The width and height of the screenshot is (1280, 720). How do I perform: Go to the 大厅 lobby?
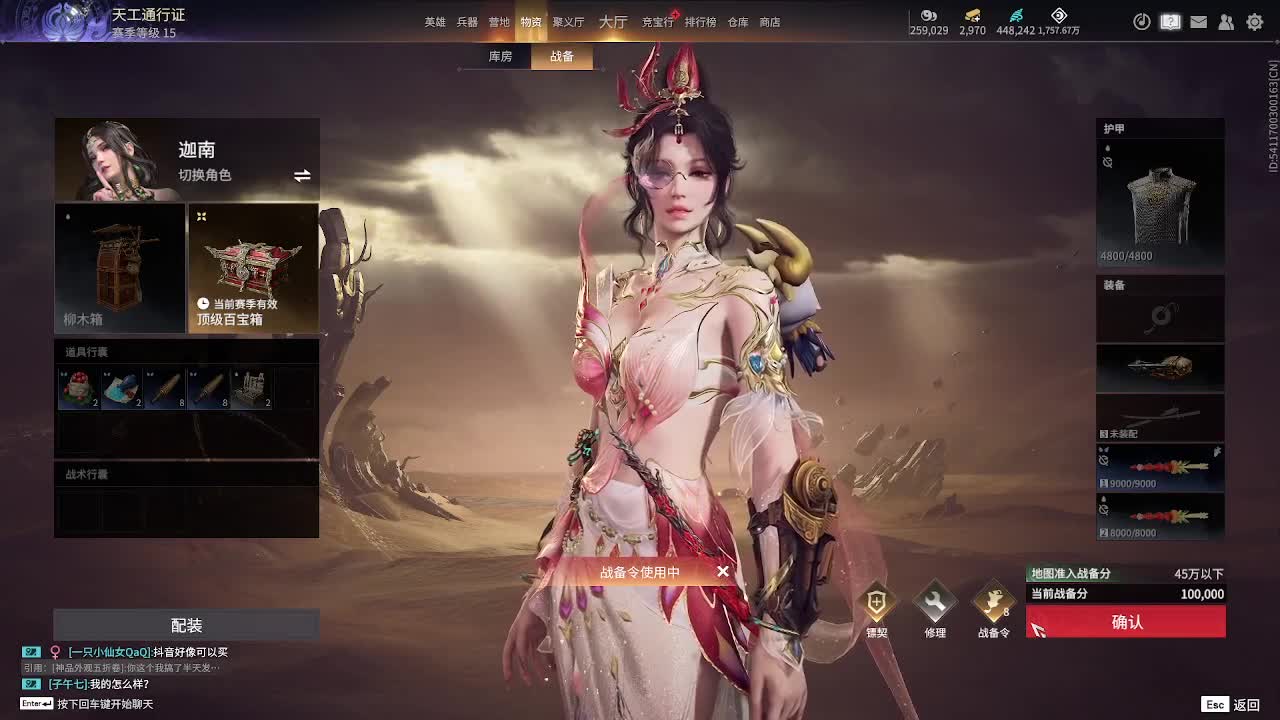point(613,22)
